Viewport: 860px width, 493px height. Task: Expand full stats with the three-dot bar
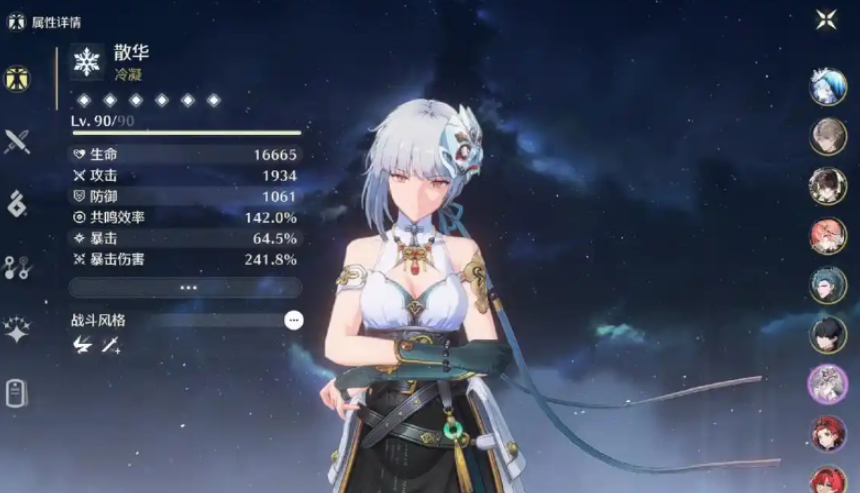tap(186, 287)
